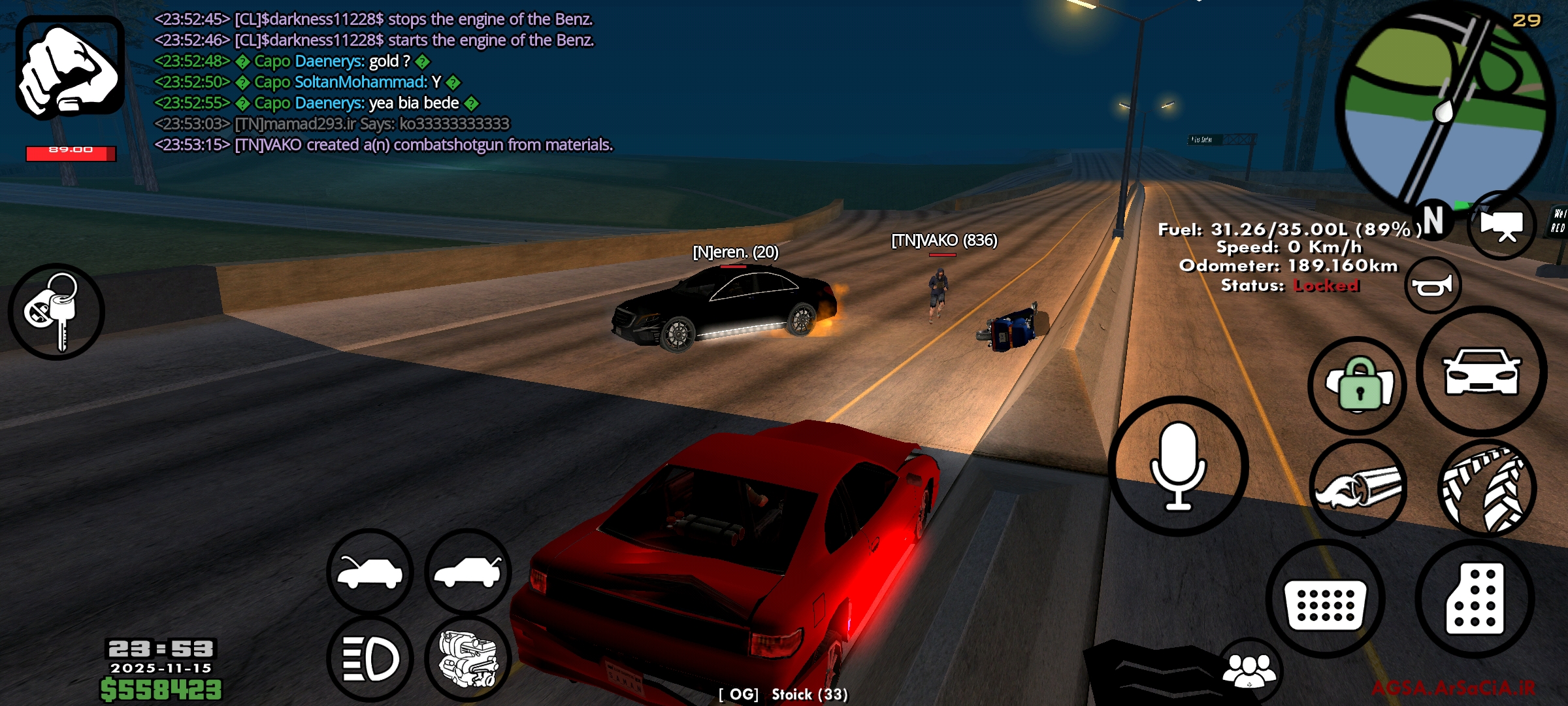This screenshot has width=1568, height=706.
Task: Open the player list group icon
Action: coord(1249,670)
